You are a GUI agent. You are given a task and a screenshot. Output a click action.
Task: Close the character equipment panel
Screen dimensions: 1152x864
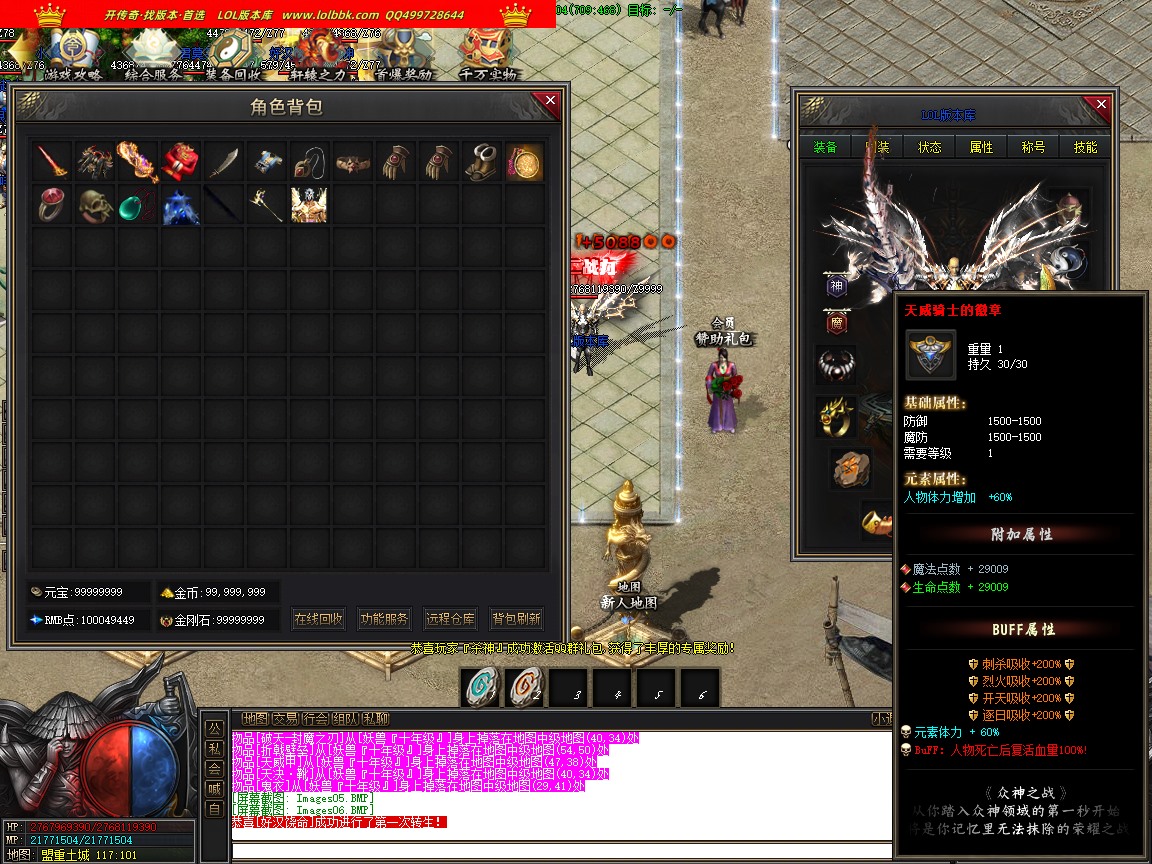pyautogui.click(x=1101, y=104)
